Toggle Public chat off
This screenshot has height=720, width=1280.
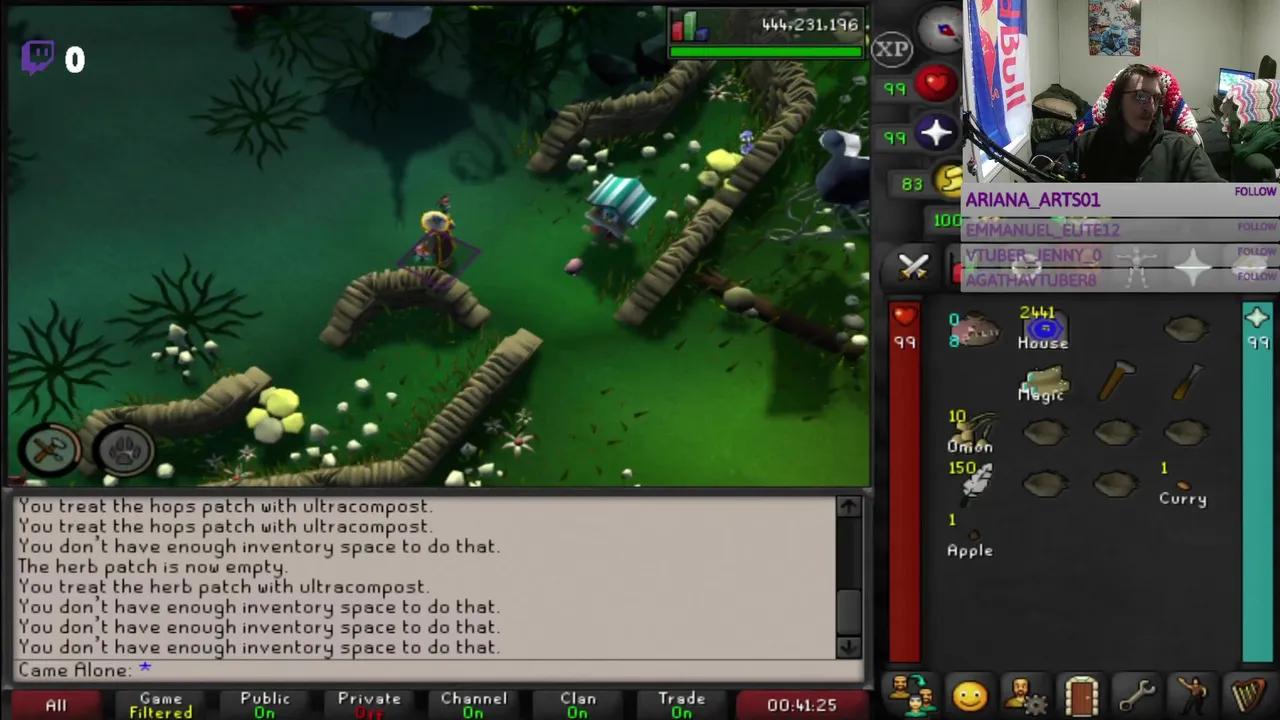[264, 702]
